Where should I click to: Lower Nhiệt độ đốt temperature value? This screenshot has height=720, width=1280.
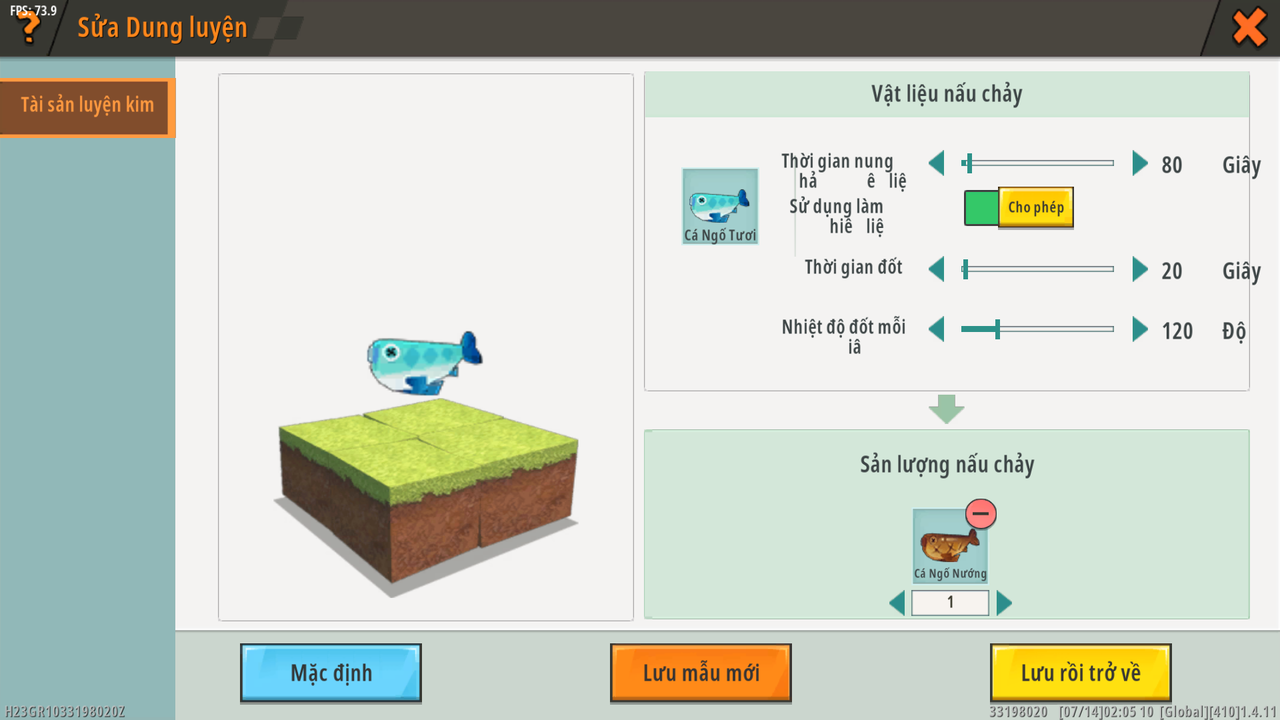[x=936, y=329]
